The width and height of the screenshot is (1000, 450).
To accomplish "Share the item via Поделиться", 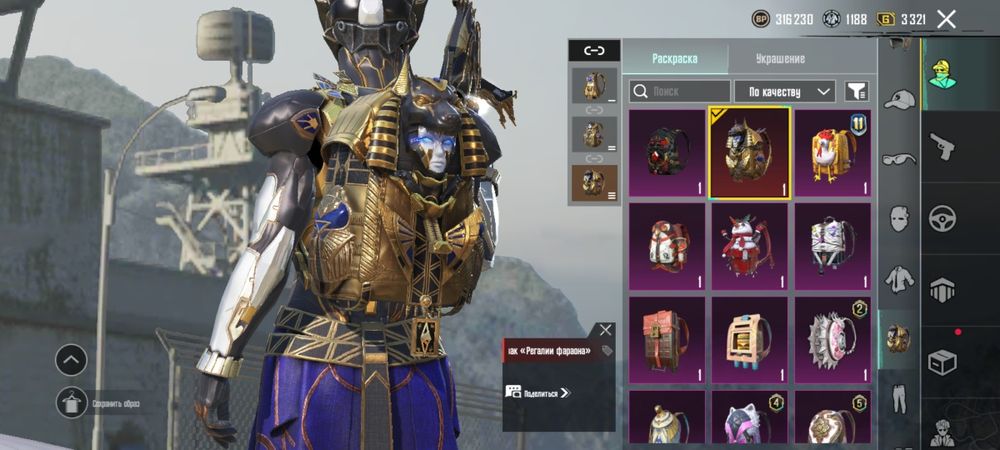I will 538,393.
